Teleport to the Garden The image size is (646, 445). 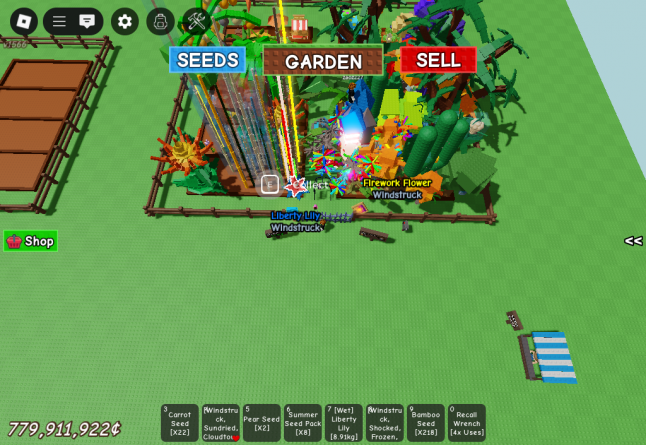point(323,61)
